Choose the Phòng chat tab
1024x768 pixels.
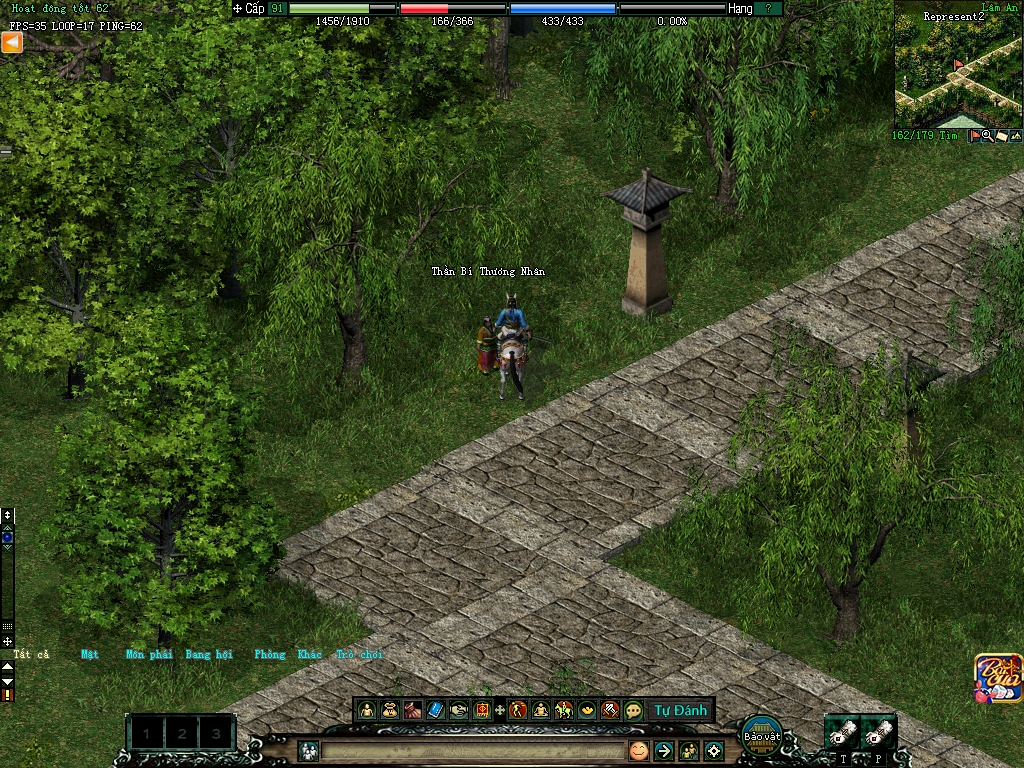pos(269,654)
